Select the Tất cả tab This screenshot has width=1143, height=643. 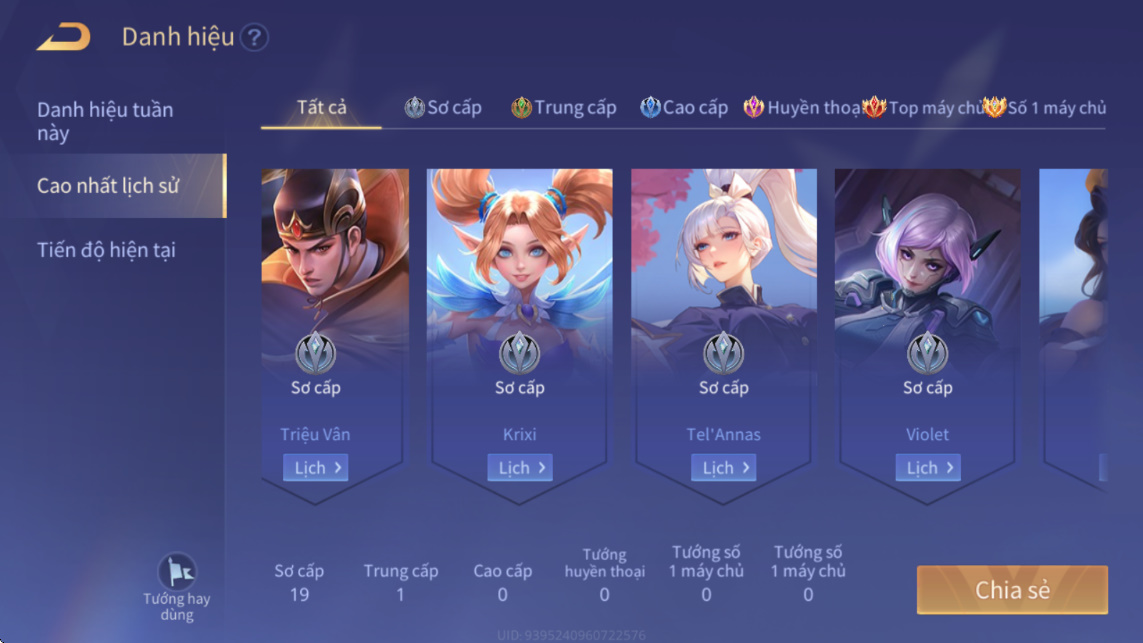[321, 107]
